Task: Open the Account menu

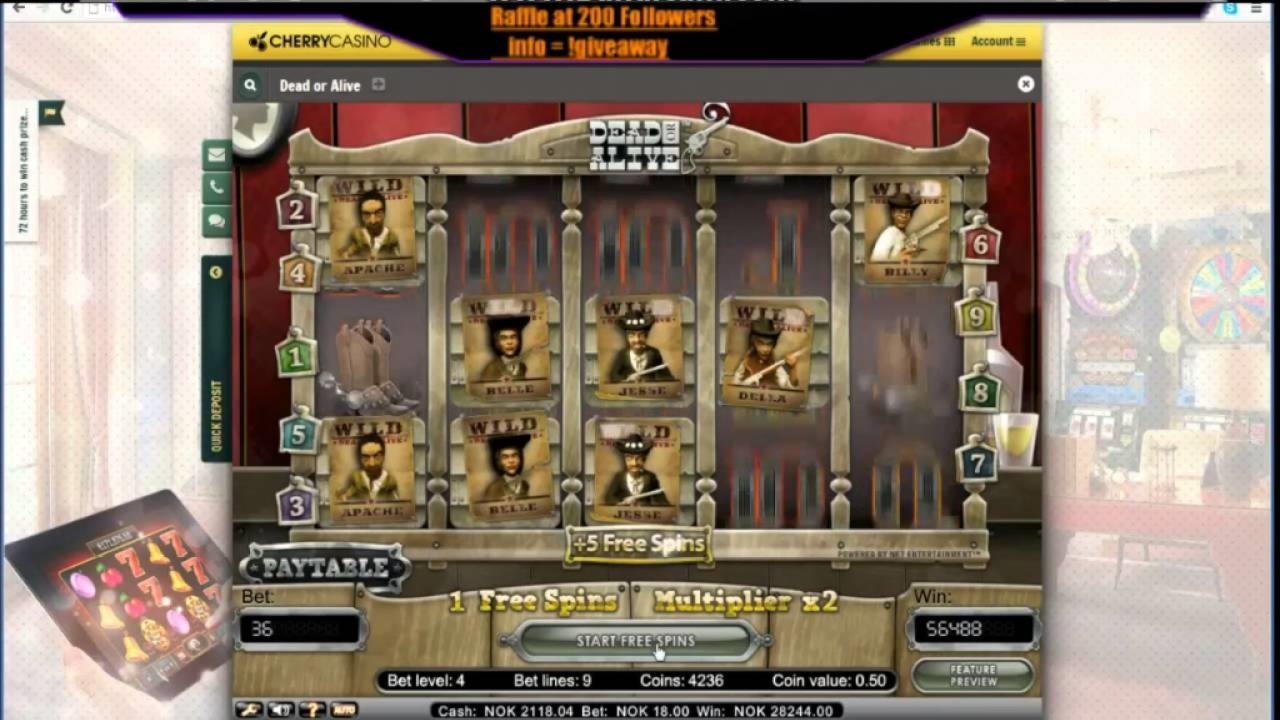Action: point(998,42)
